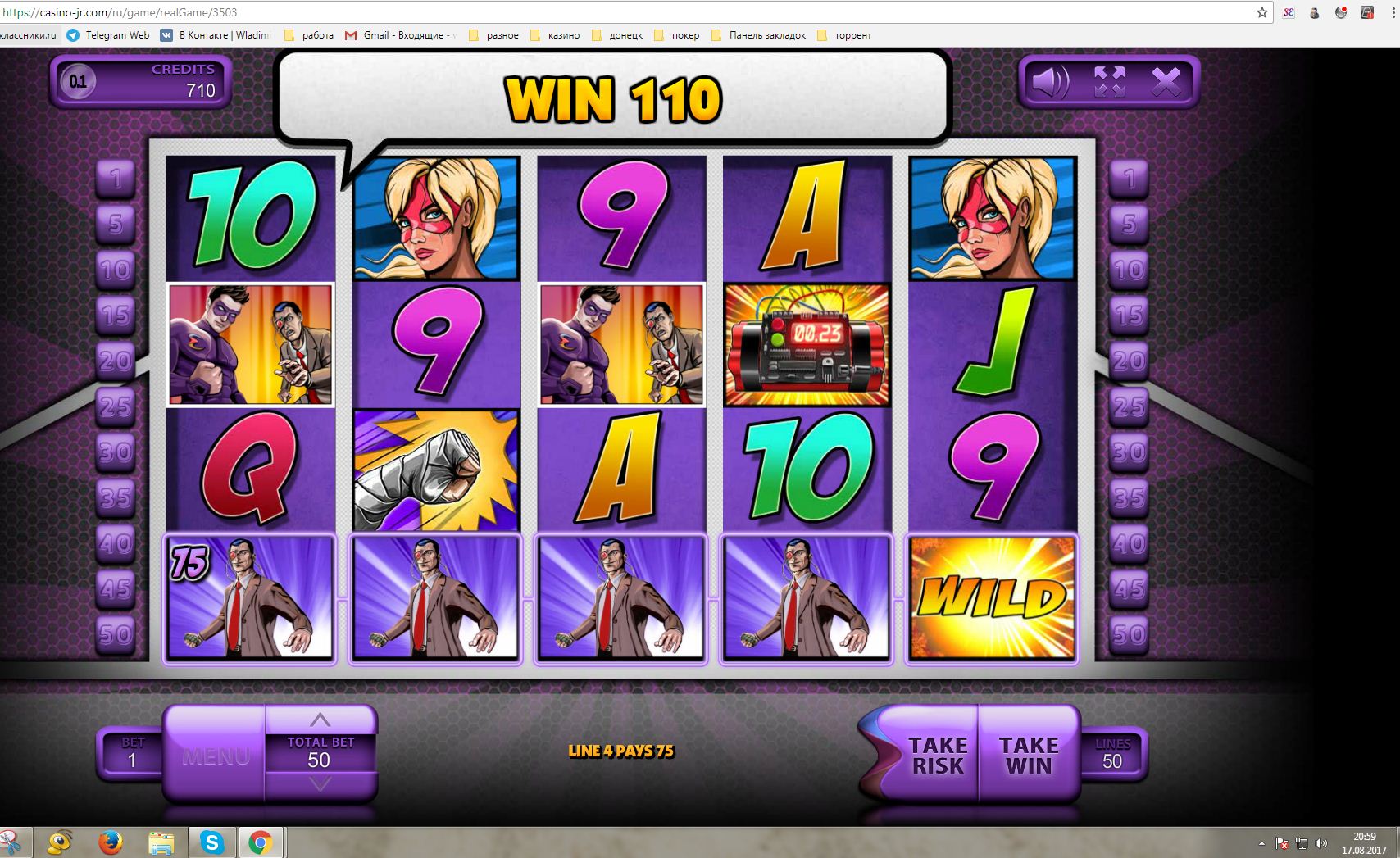Open the game Menu button
Viewport: 1400px width, 858px height.
[x=216, y=756]
